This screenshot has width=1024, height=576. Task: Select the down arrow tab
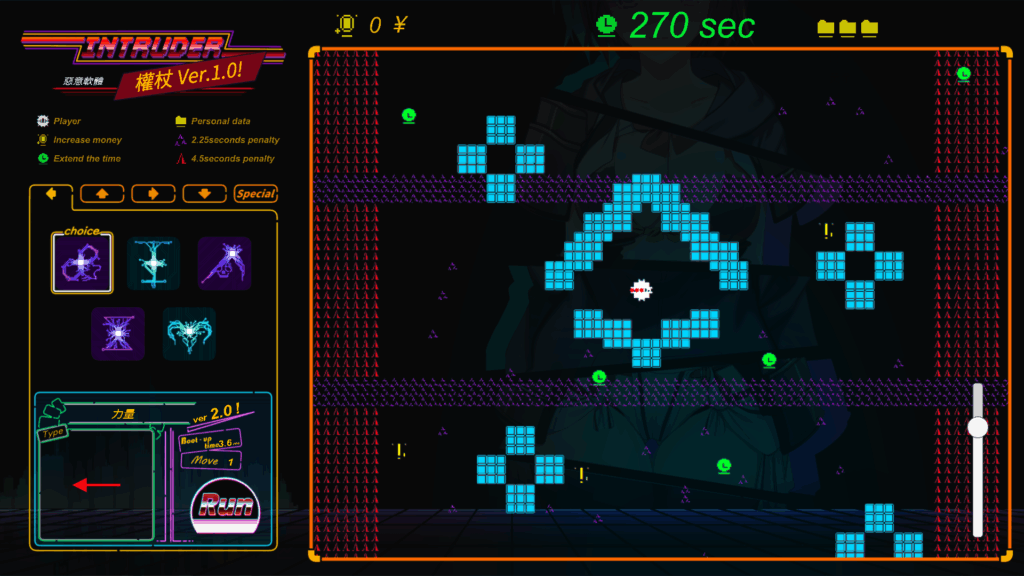pyautogui.click(x=204, y=193)
